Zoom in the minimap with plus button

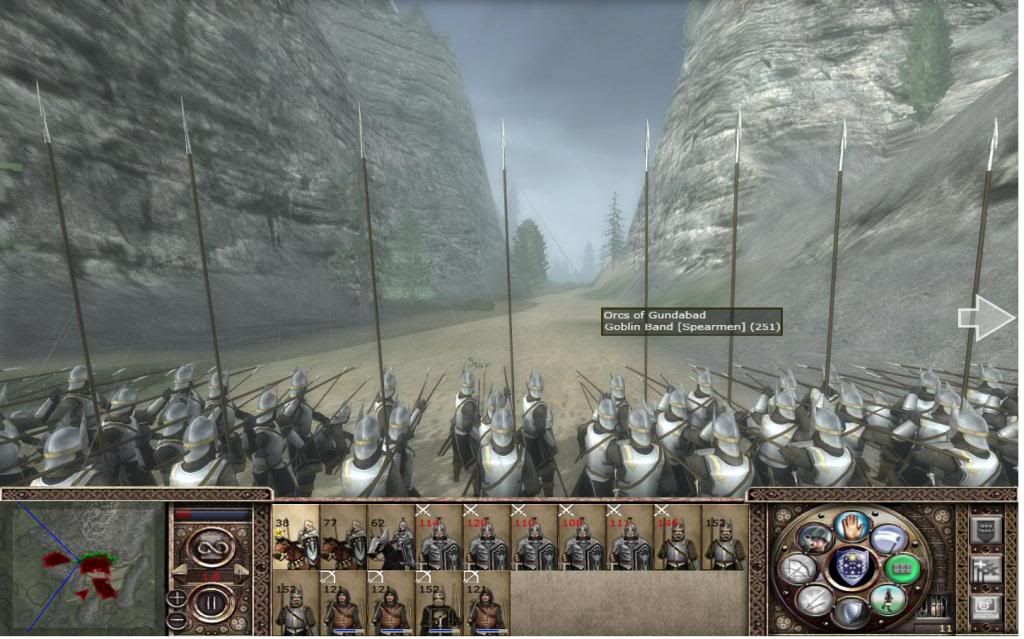tap(176, 598)
